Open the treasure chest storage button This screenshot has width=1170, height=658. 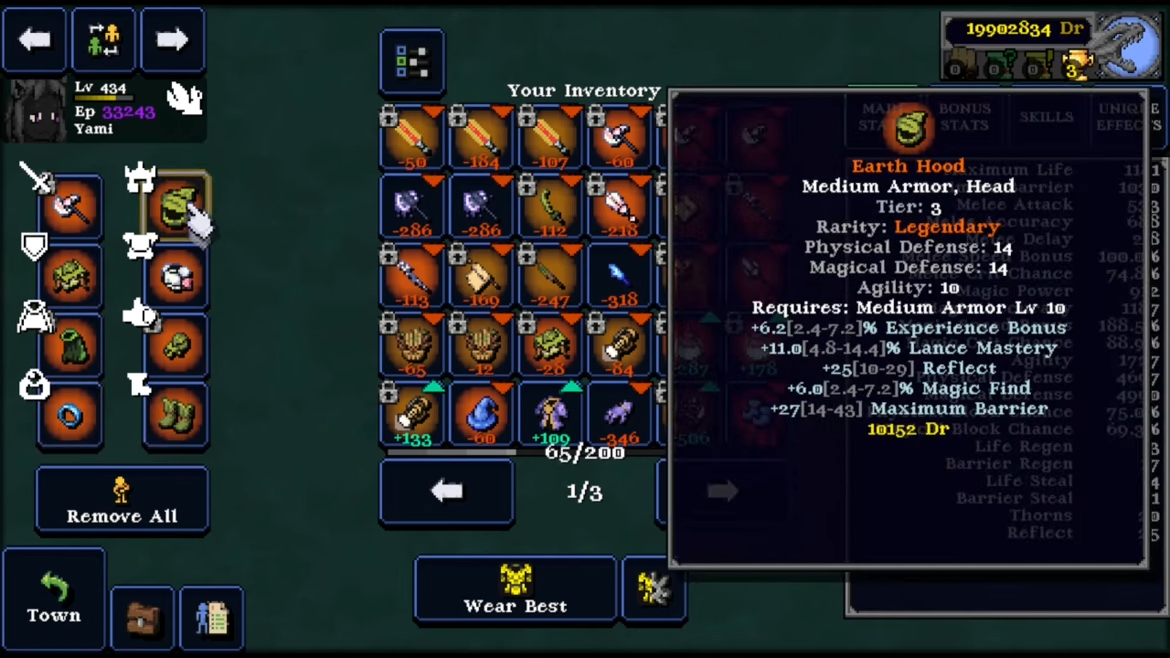[143, 618]
